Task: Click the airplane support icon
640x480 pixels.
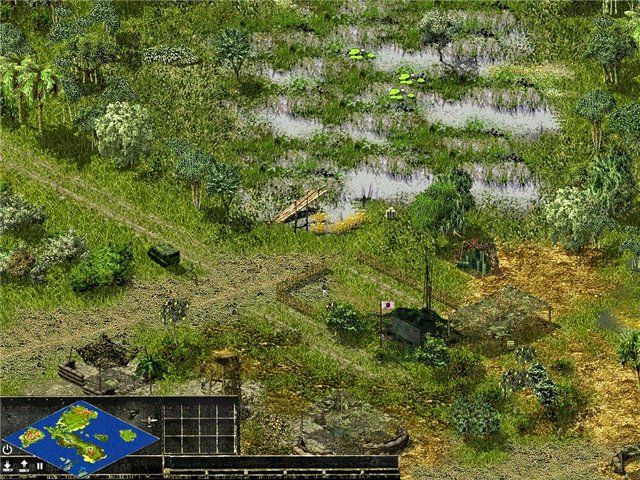Action: pos(149,420)
